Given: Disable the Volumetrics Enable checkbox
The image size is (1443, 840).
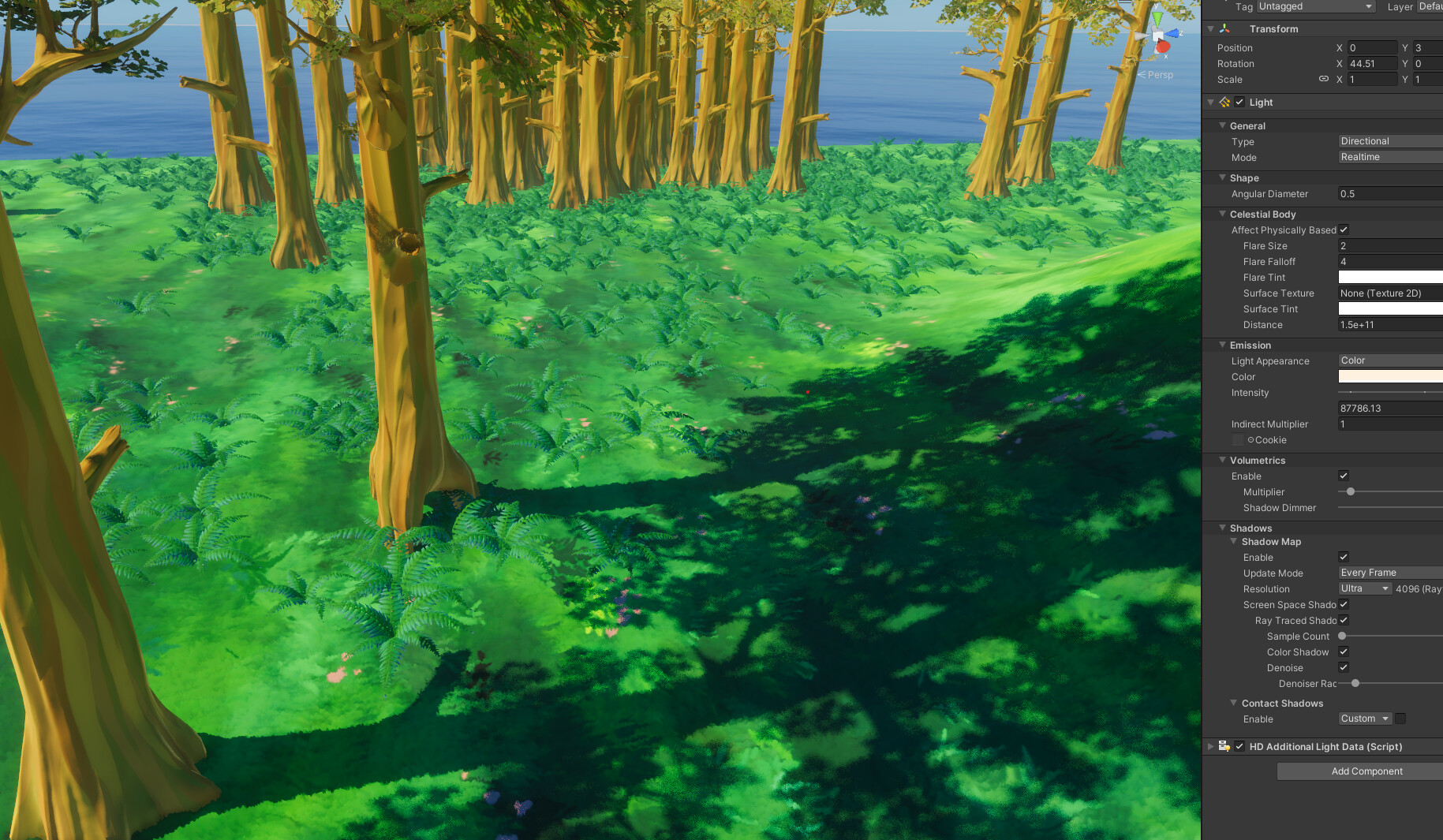Looking at the screenshot, I should pos(1344,476).
